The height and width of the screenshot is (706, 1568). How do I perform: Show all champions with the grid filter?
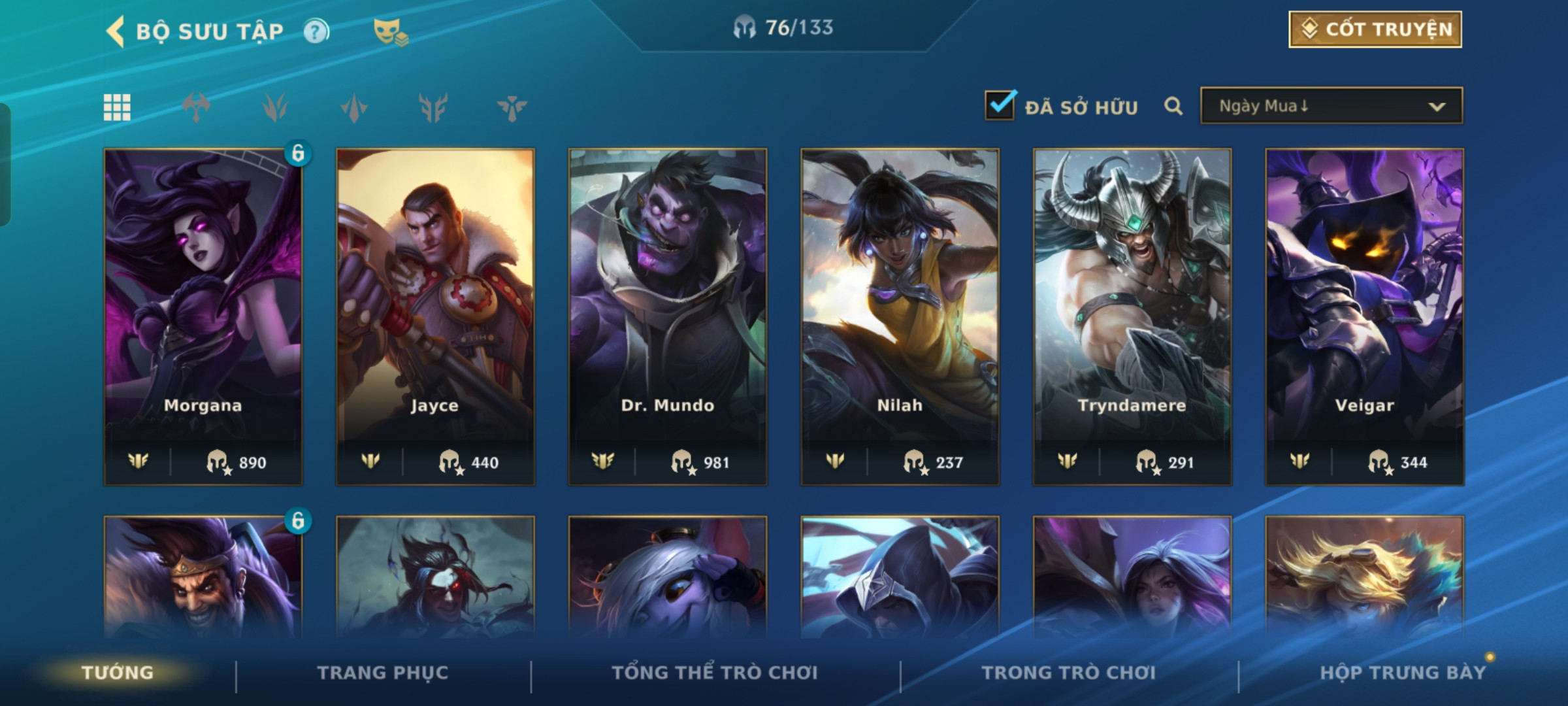pyautogui.click(x=117, y=107)
